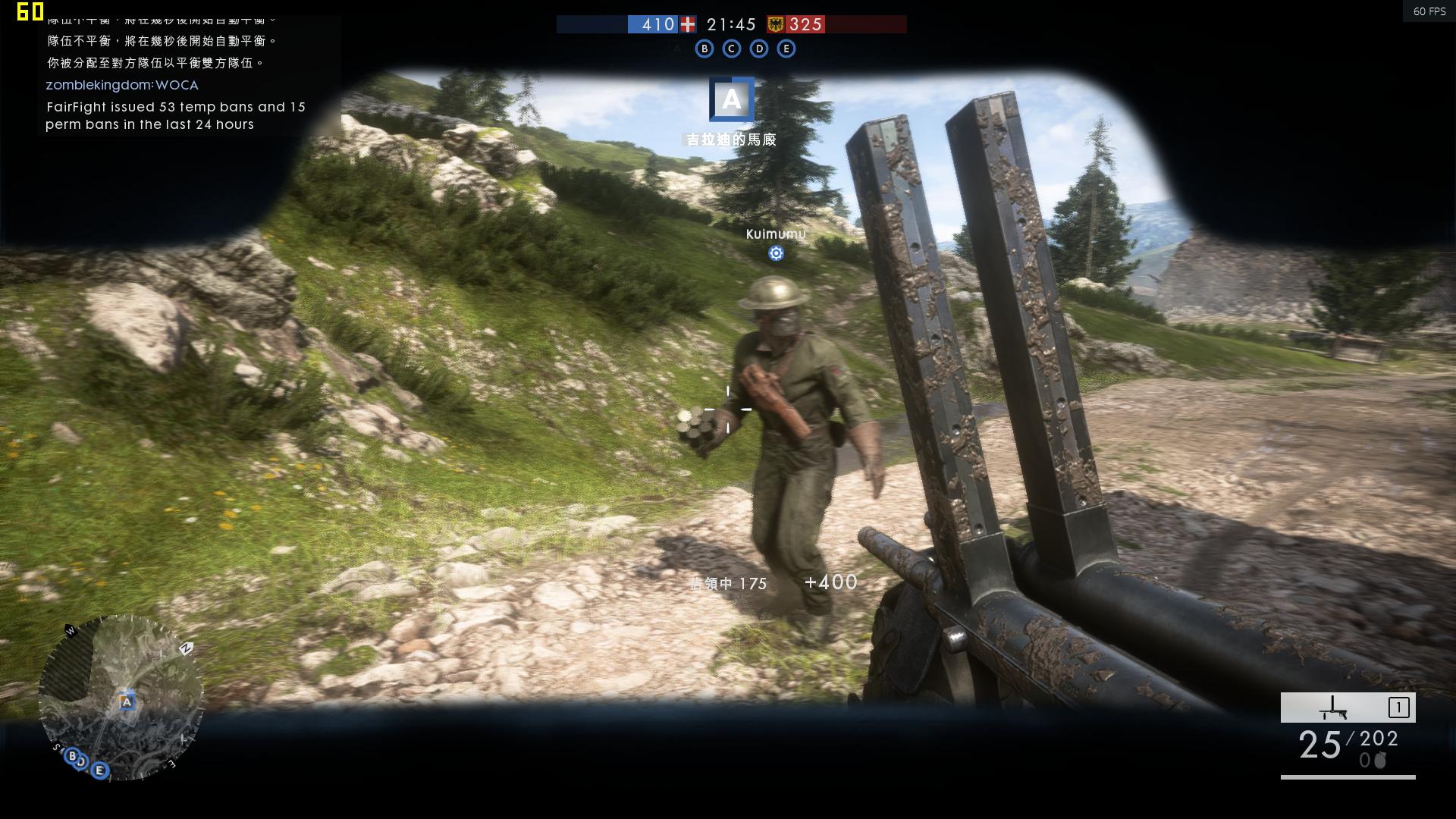Click the E flag marker on the minimap

pos(99,770)
